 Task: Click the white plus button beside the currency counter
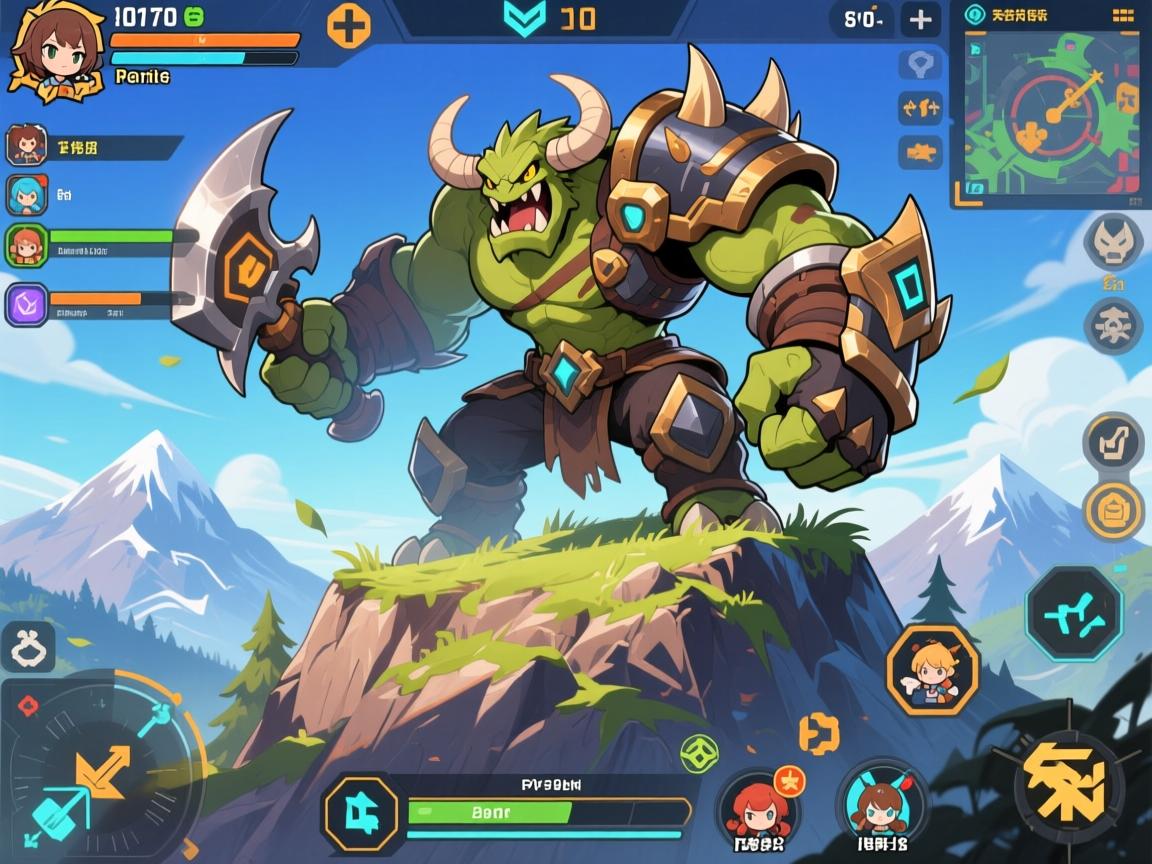(919, 19)
